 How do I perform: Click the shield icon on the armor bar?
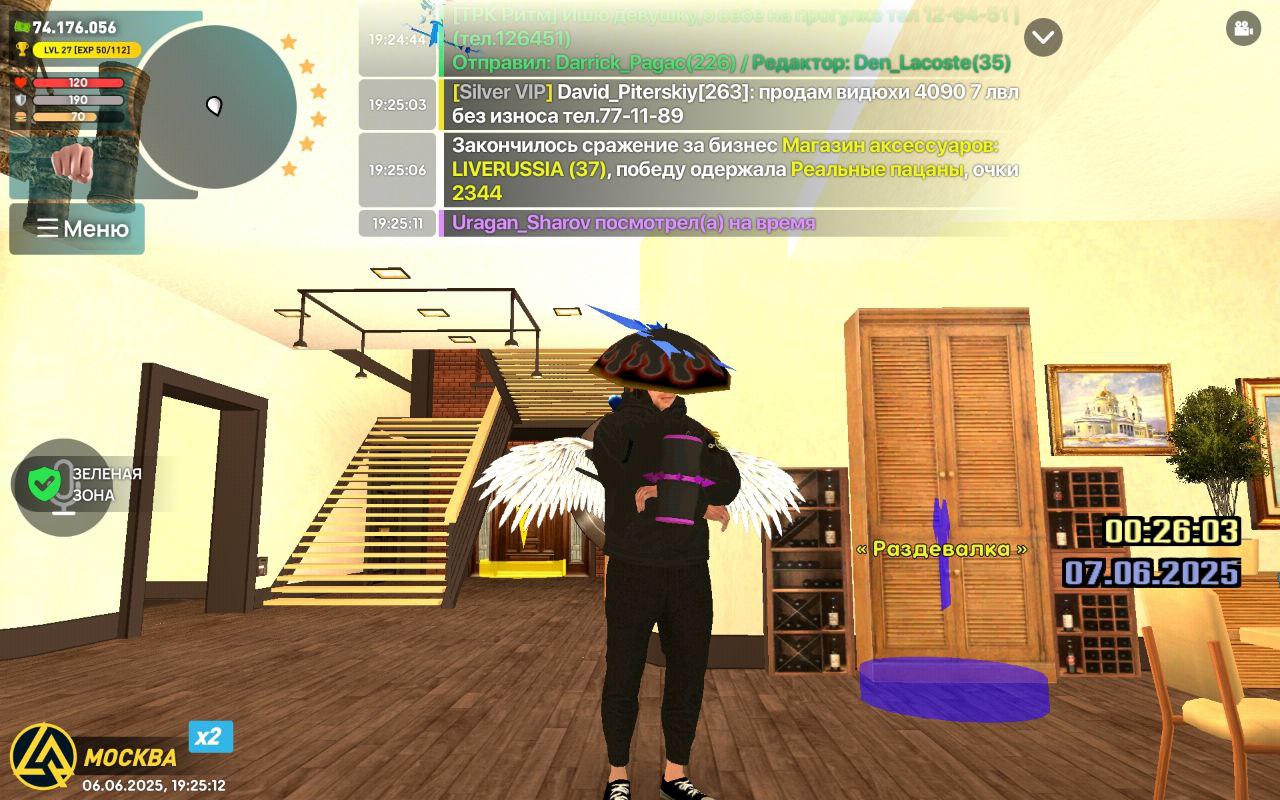pyautogui.click(x=19, y=99)
